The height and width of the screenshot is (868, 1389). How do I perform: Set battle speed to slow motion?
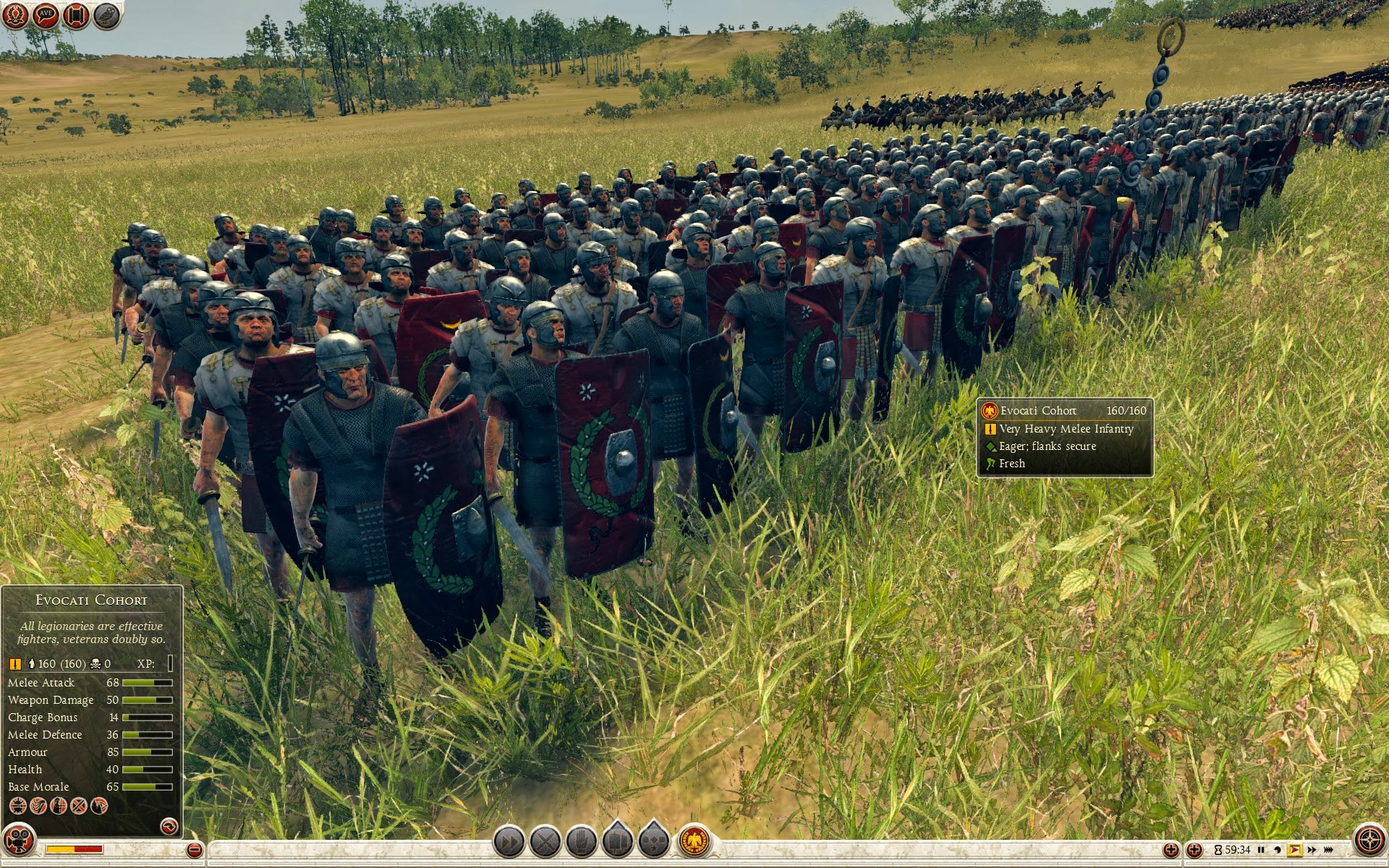pyautogui.click(x=1278, y=850)
